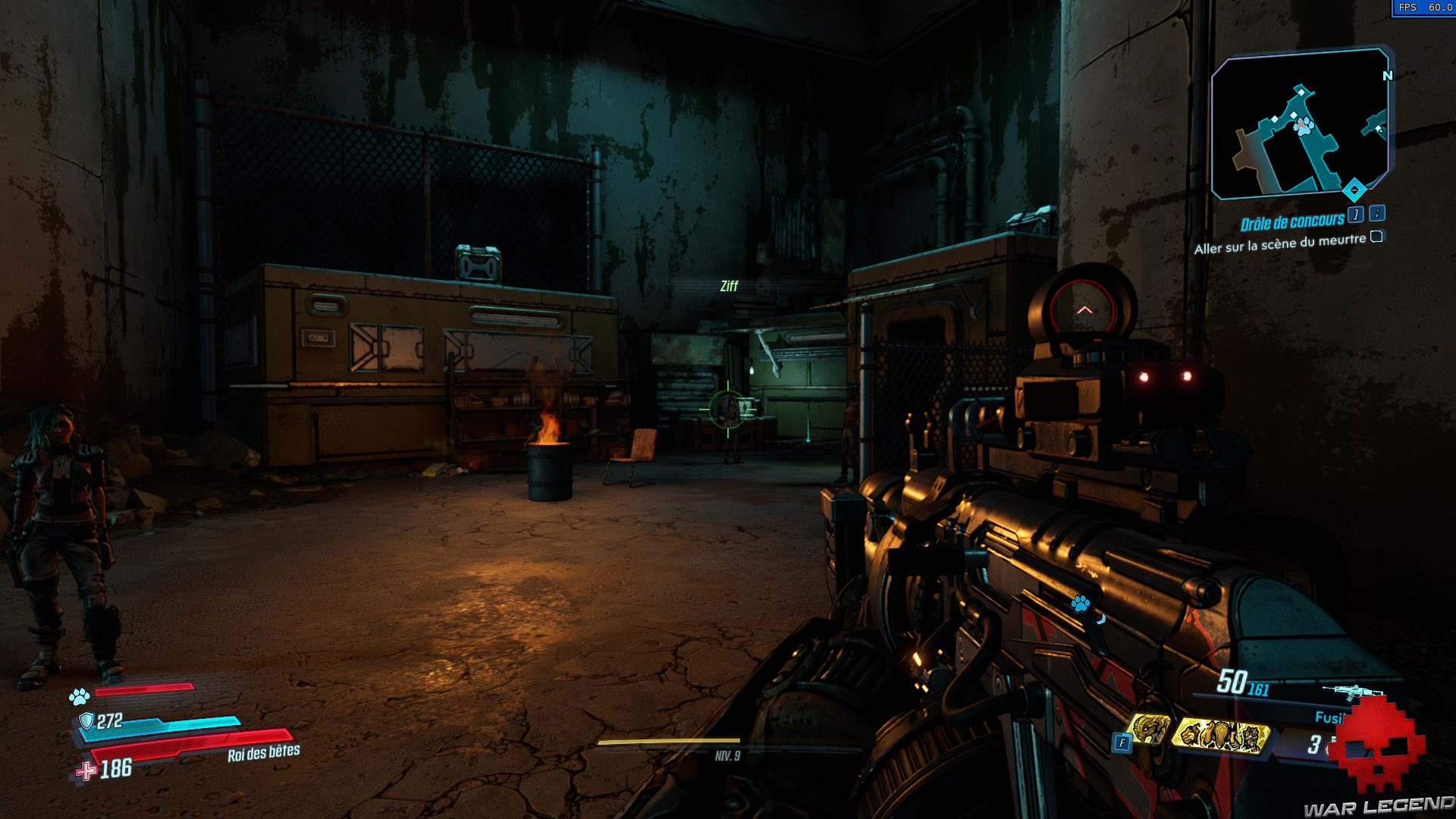Click the north indicator N on the minimap
This screenshot has width=1456, height=819.
click(1389, 76)
